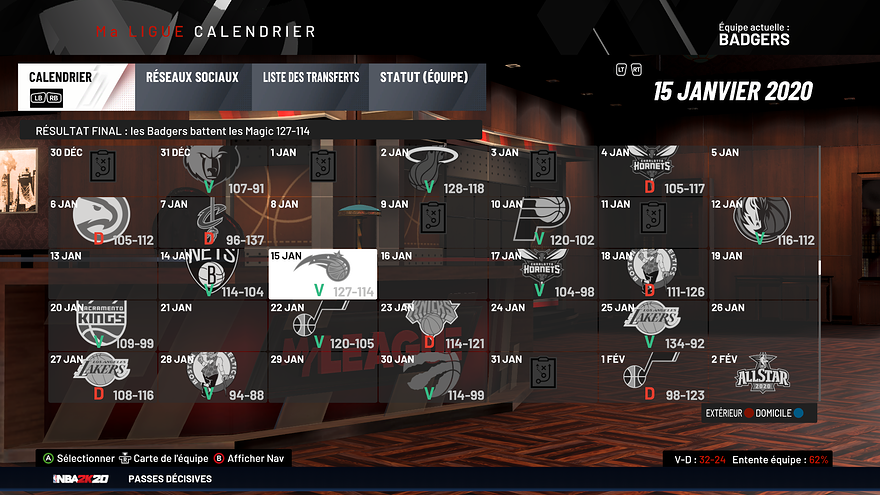This screenshot has height=495, width=880.
Task: Choose the 14 Jan Nets game day
Action: [x=213, y=273]
